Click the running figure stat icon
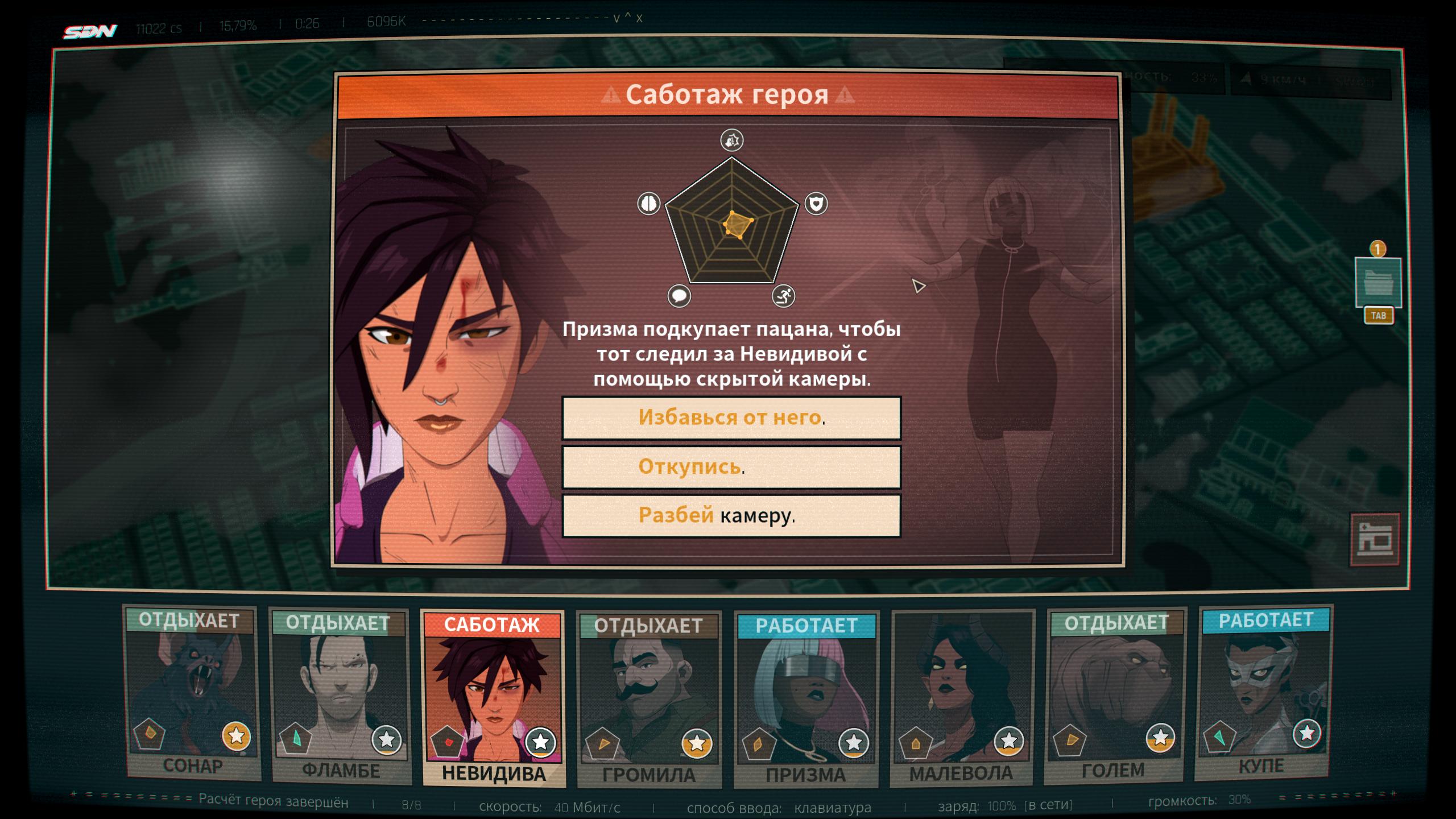 coord(784,296)
